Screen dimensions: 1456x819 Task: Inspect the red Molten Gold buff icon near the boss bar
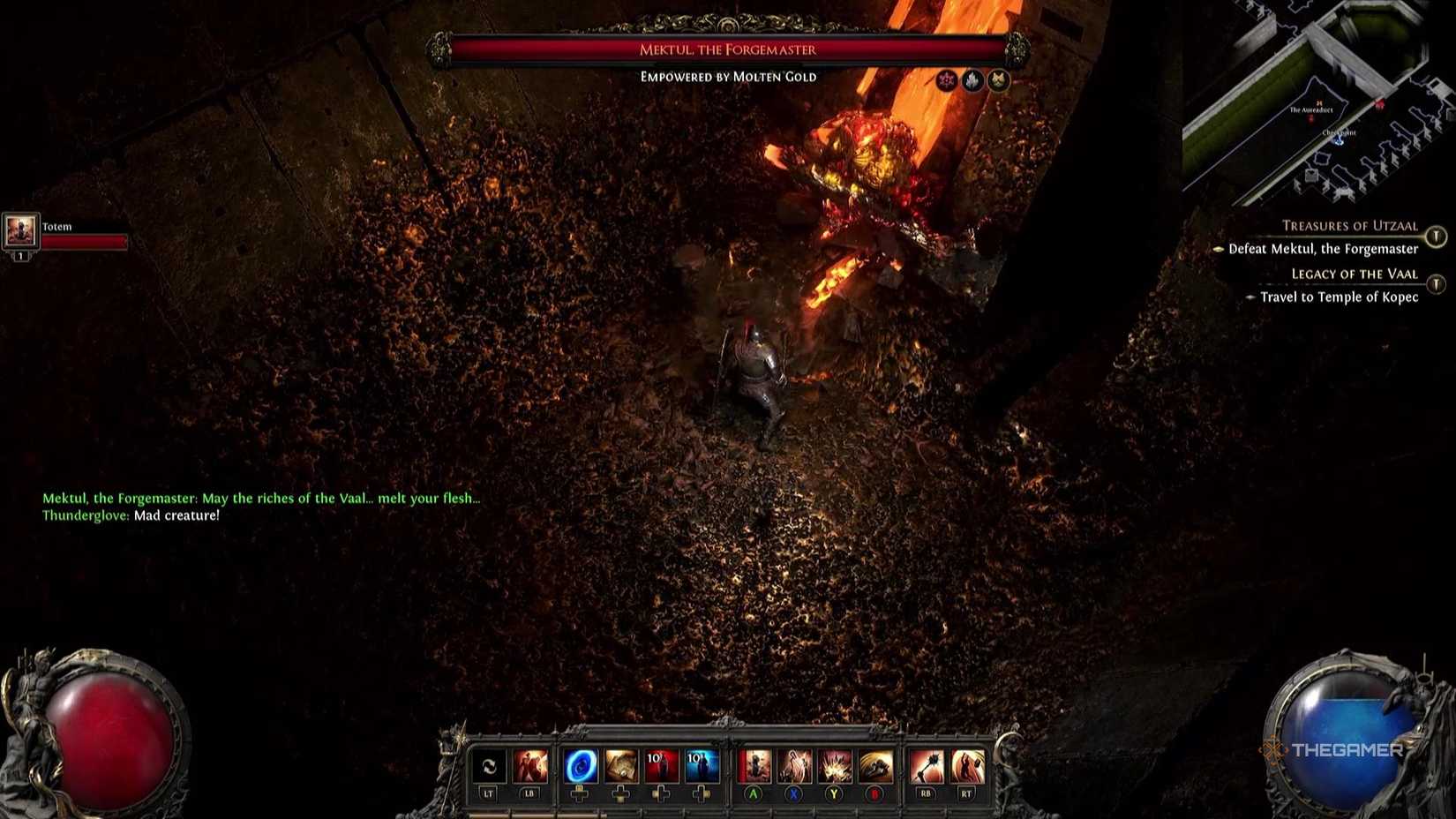945,79
